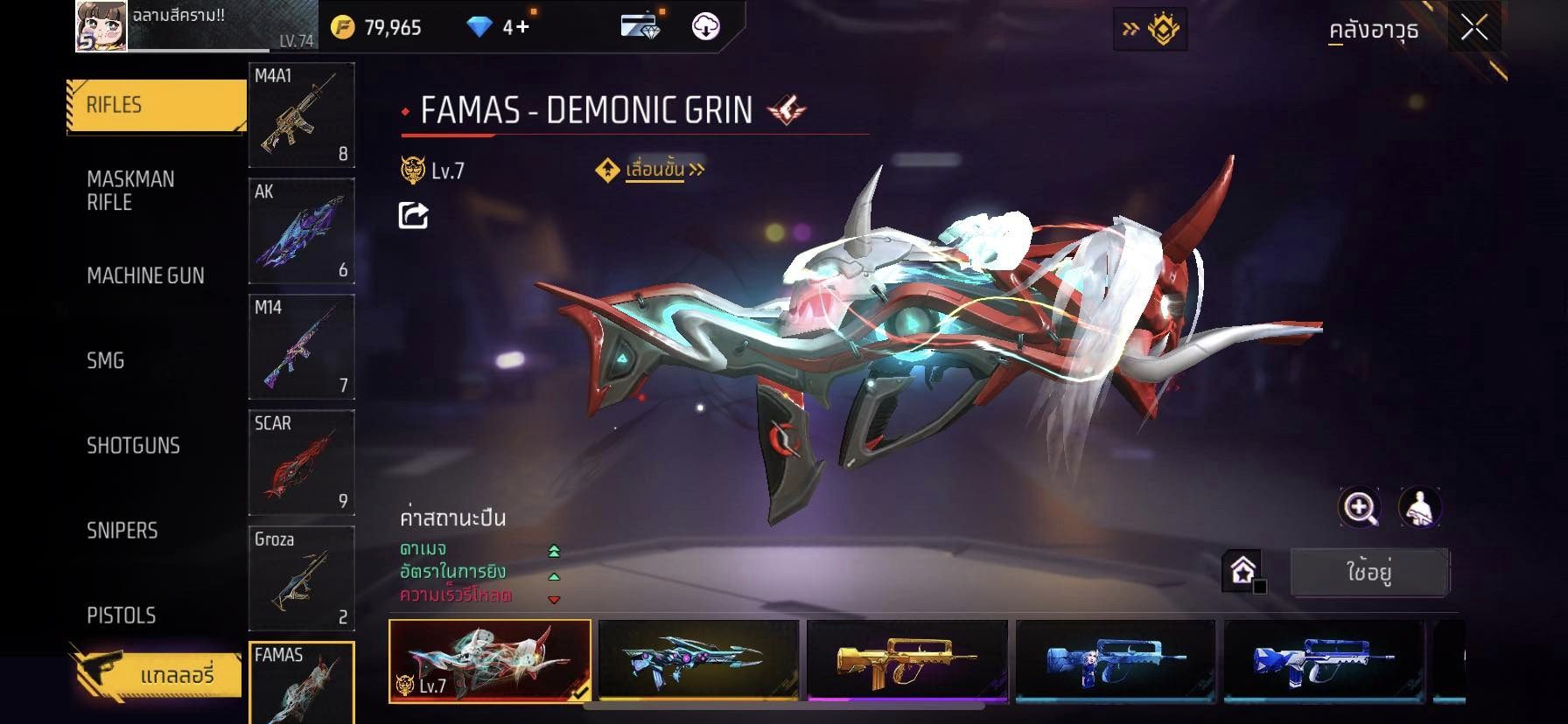Show the SHOTGUNS category
The image size is (1568, 724).
133,445
